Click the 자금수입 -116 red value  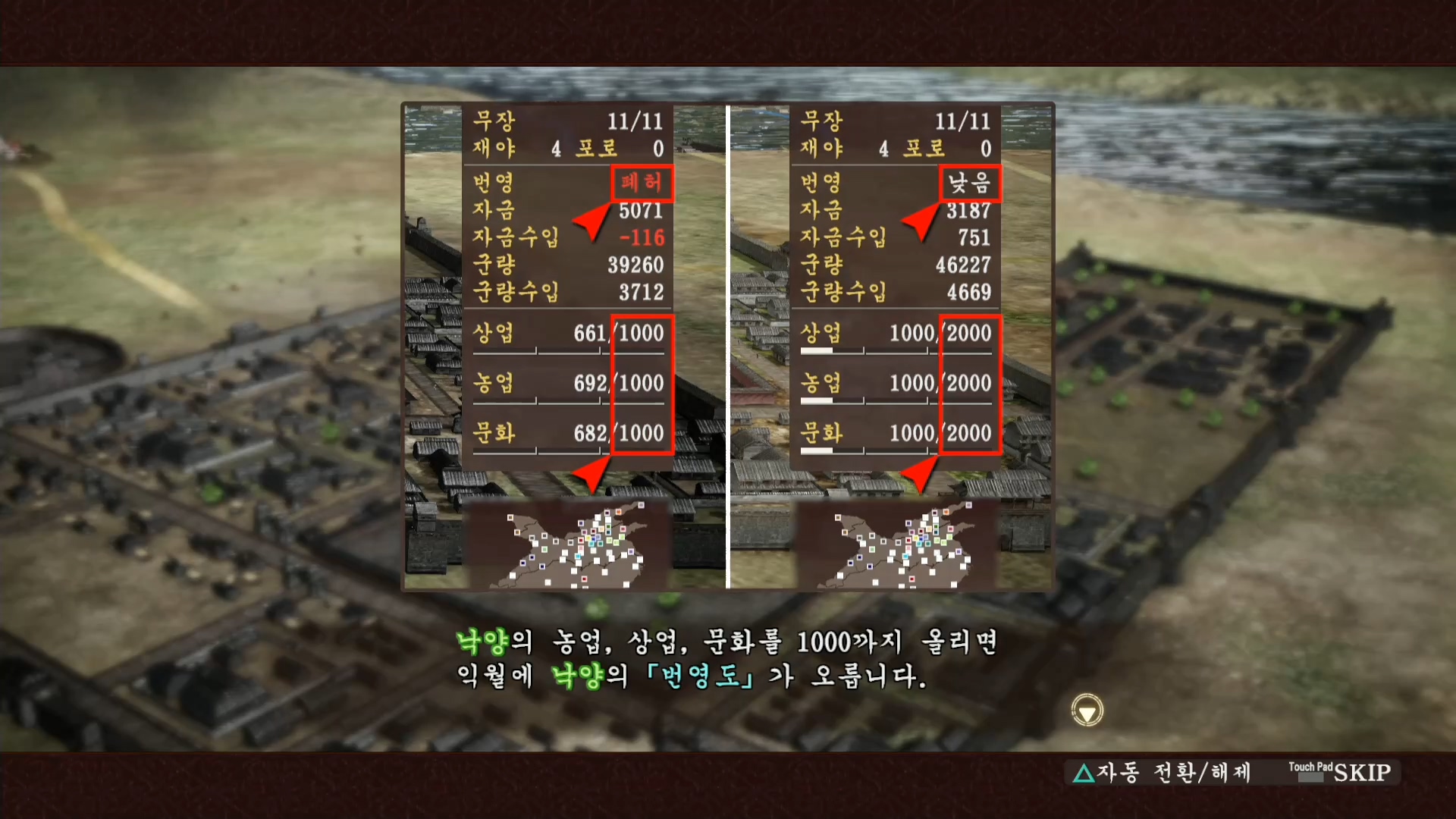(x=641, y=237)
